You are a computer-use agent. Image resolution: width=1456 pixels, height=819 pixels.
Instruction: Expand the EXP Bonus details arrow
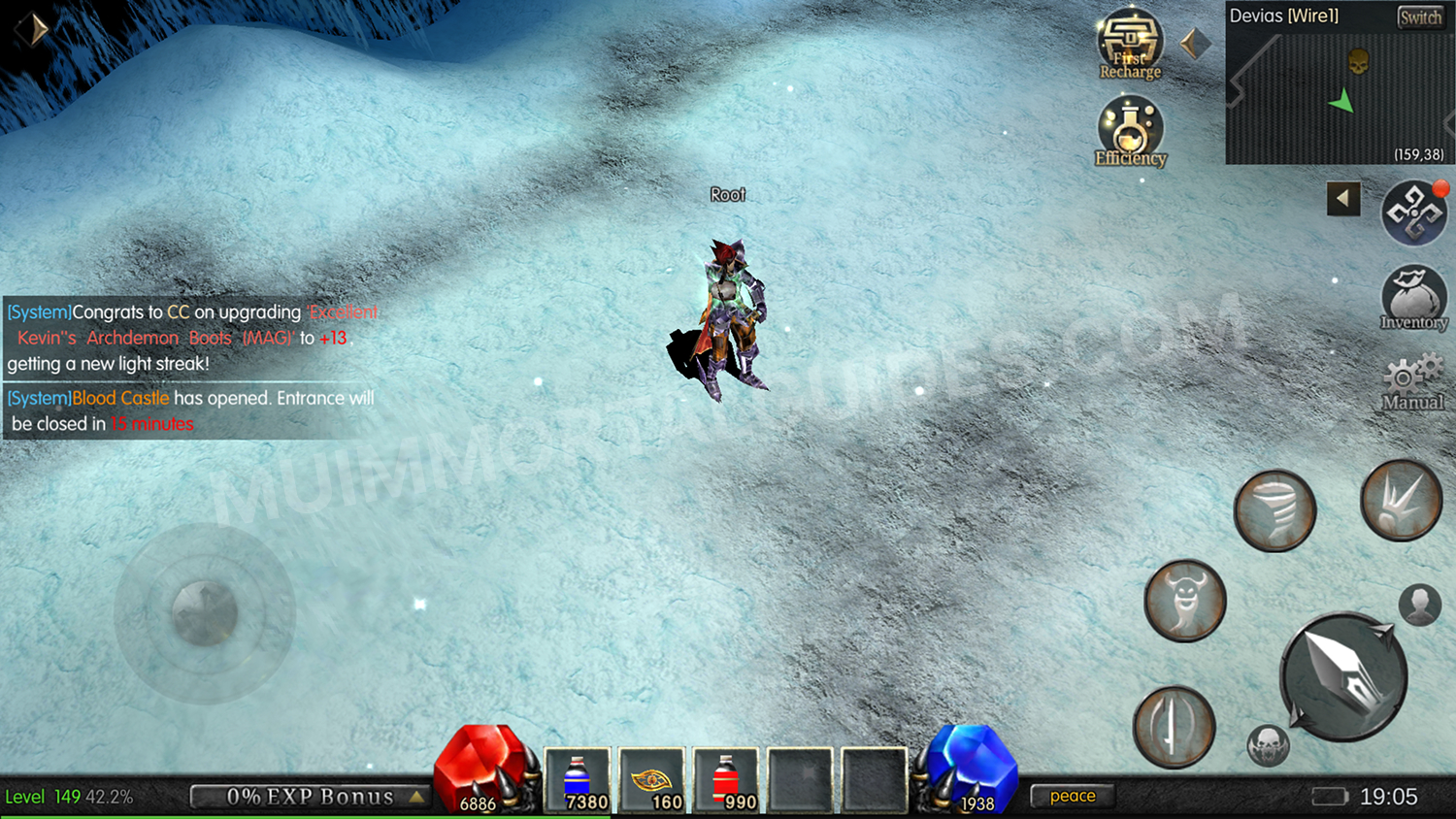coord(417,796)
